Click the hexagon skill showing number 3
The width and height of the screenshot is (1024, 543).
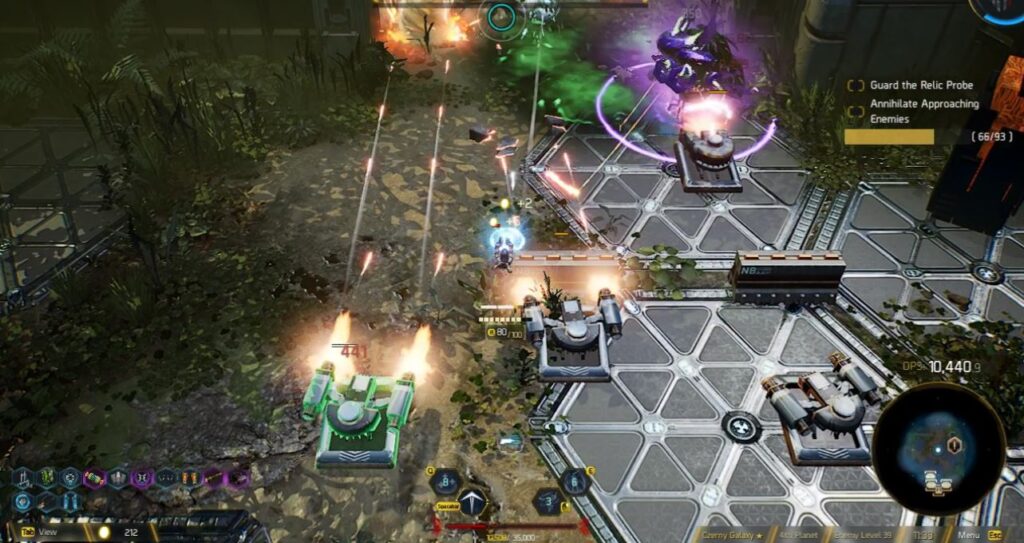[546, 501]
